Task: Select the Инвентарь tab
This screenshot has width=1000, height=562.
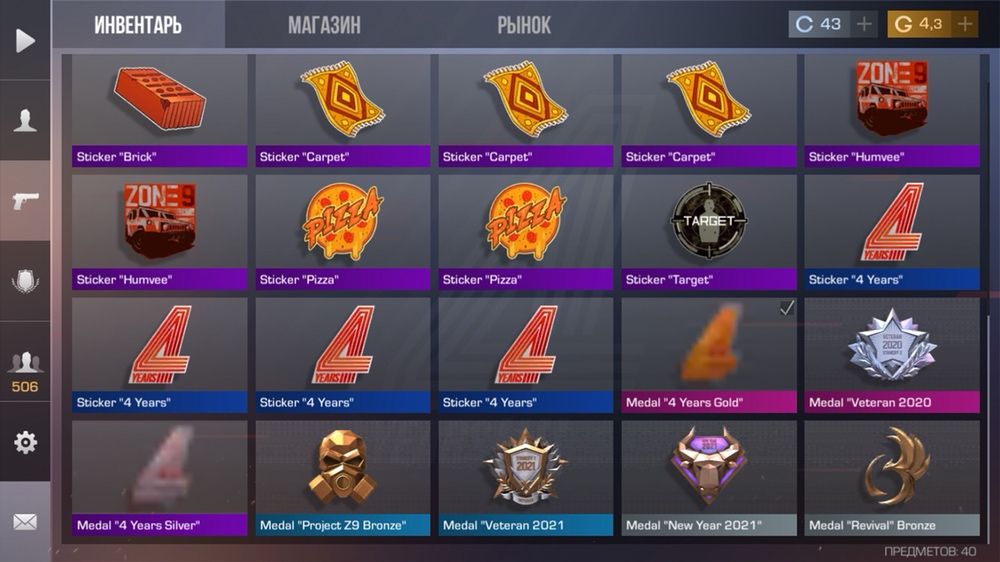Action: tap(138, 25)
